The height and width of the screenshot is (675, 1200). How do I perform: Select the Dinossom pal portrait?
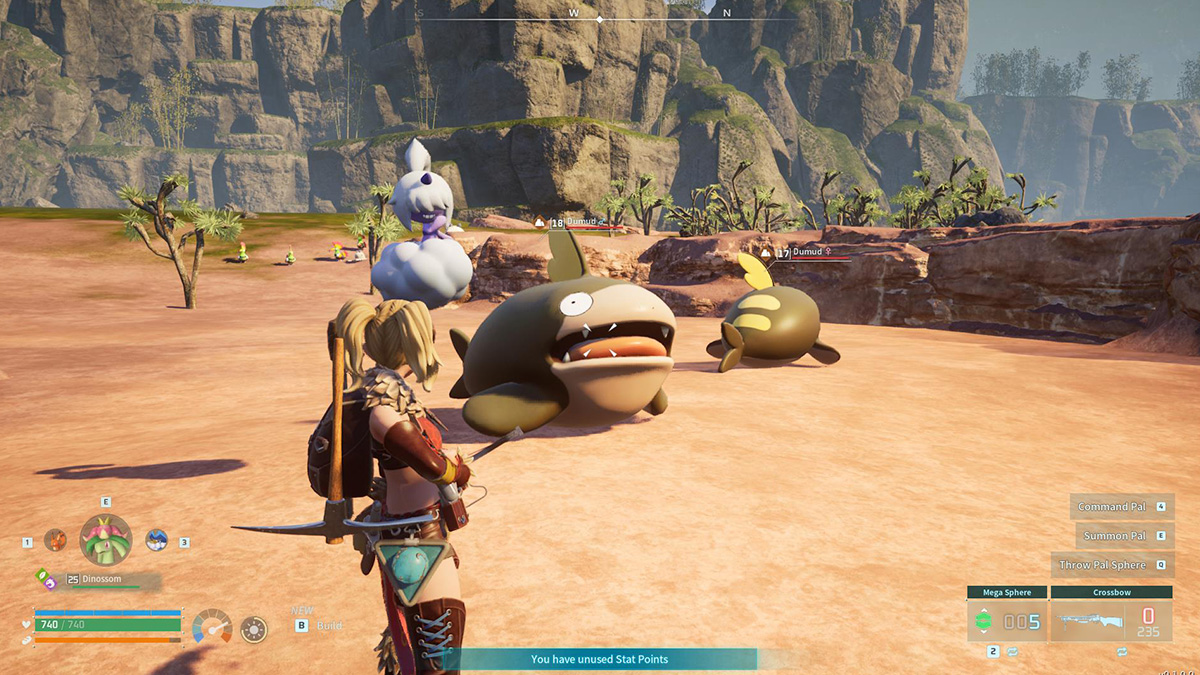tap(105, 540)
